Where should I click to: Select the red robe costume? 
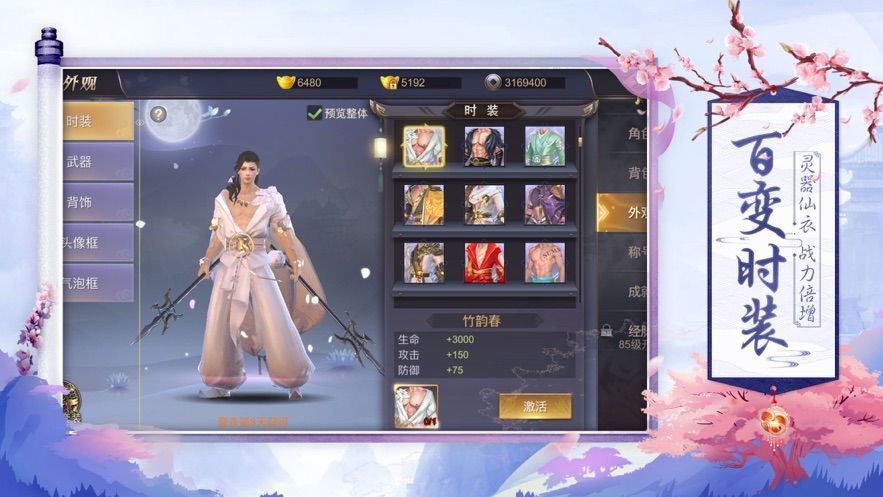click(484, 262)
